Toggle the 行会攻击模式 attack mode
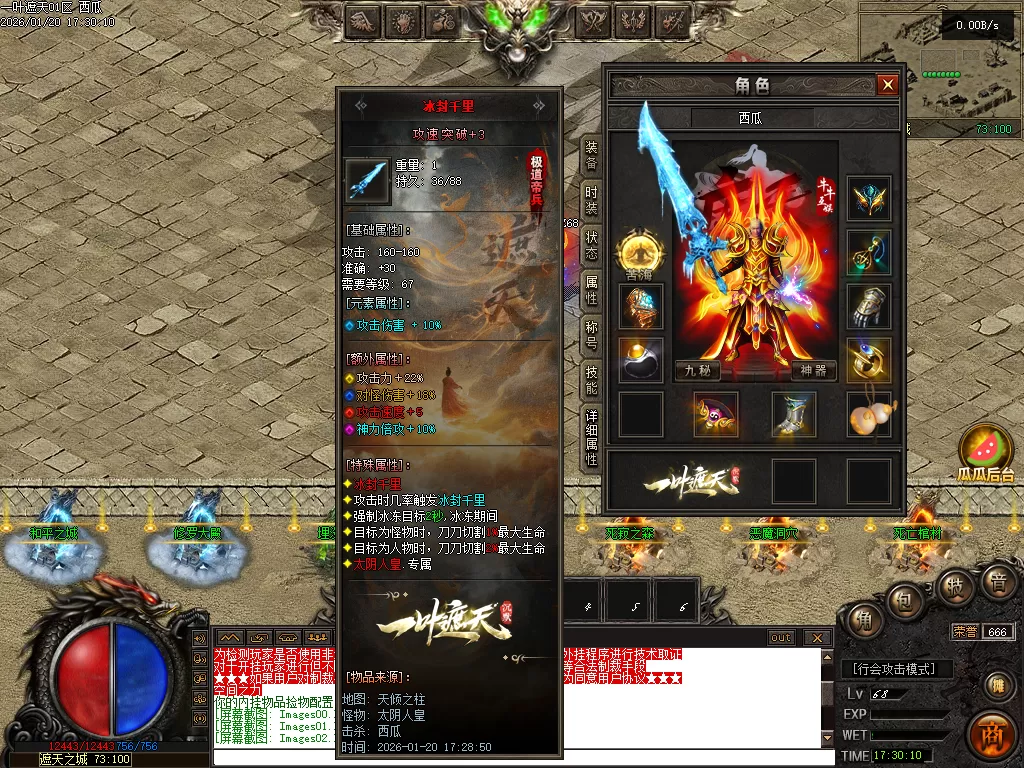 [x=897, y=669]
